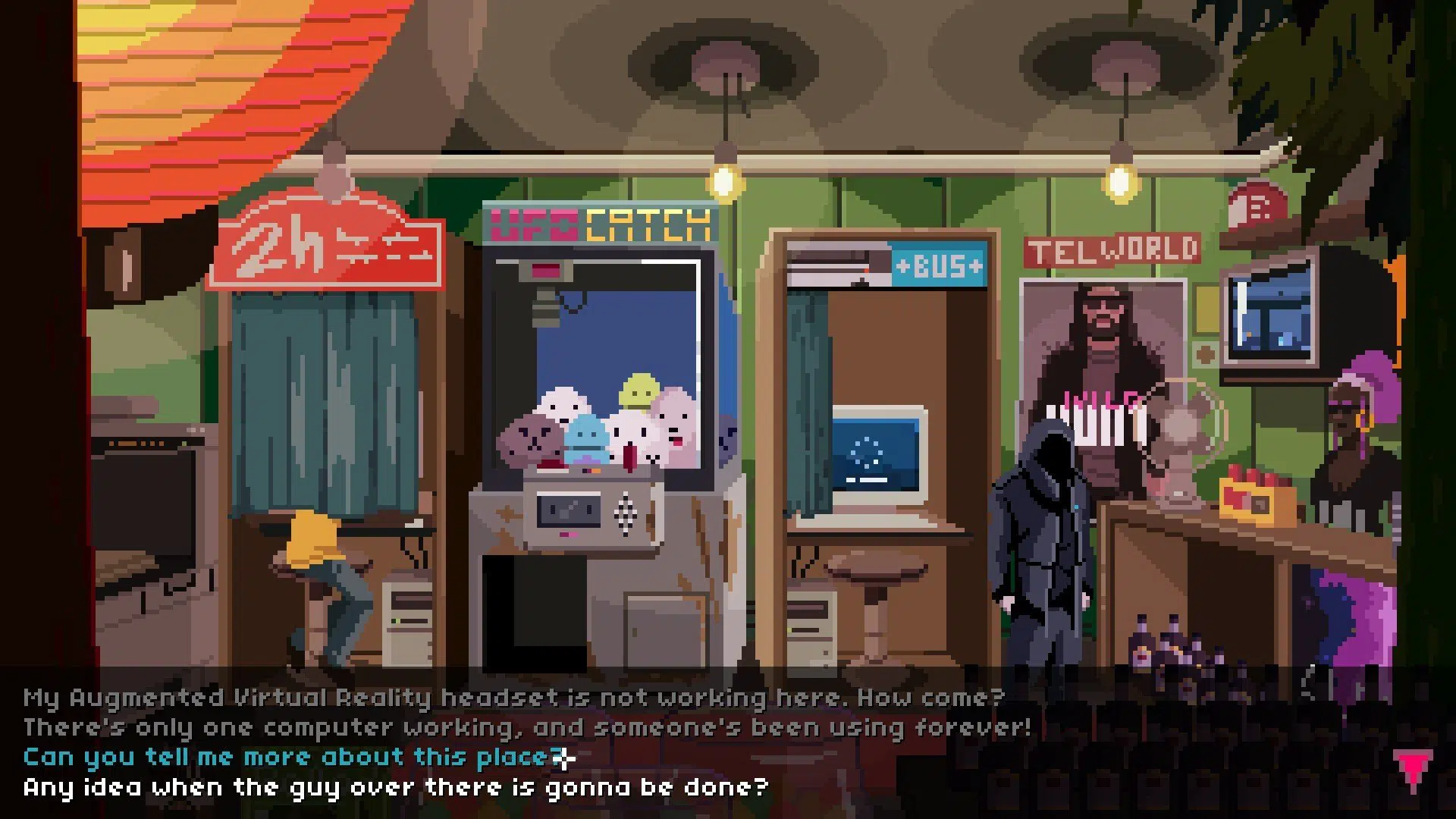Choose "Can you tell me more about this place?"

click(288, 756)
